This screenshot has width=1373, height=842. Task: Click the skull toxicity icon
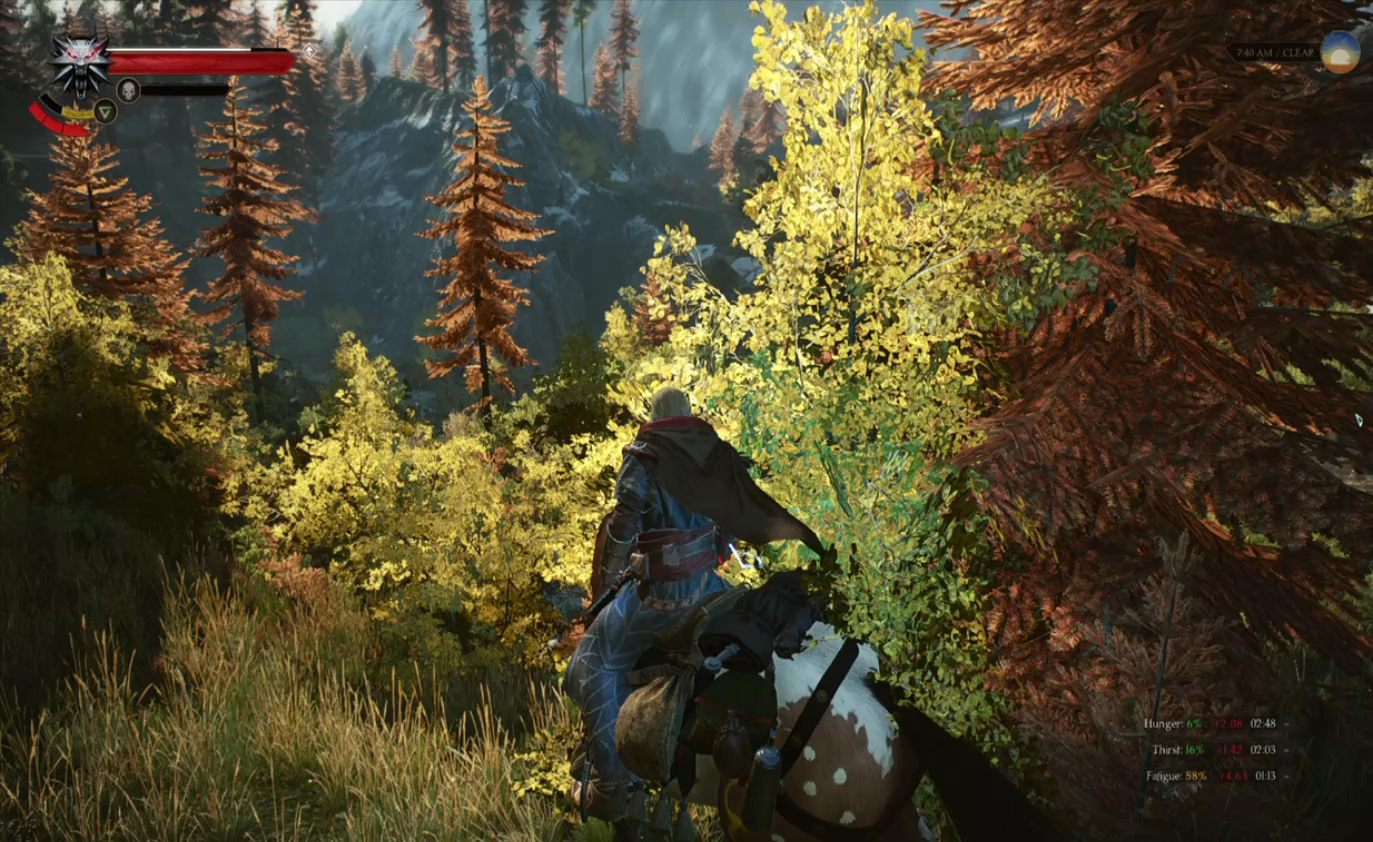coord(128,90)
